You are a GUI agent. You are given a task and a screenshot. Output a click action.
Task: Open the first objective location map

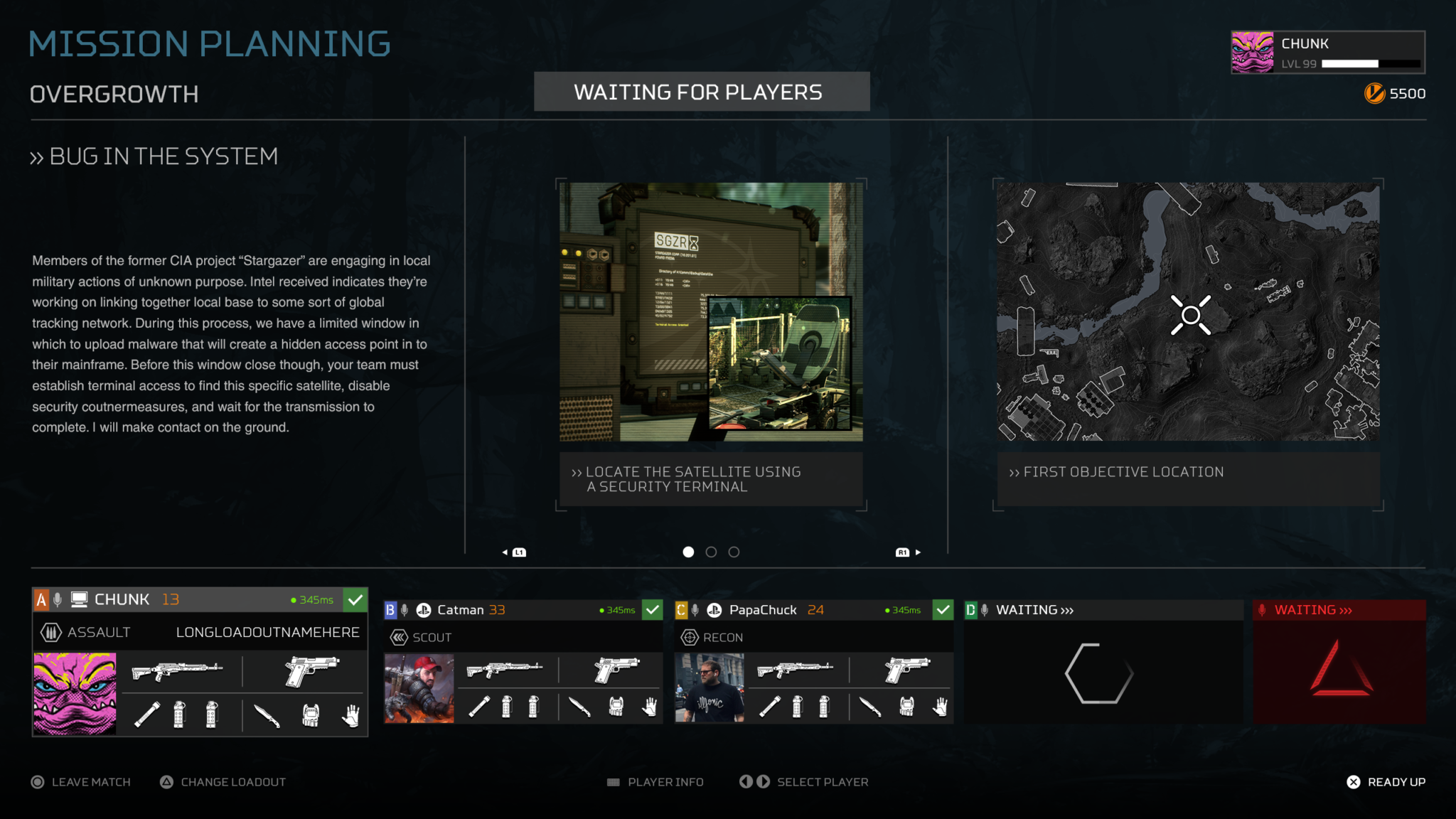click(x=1187, y=311)
